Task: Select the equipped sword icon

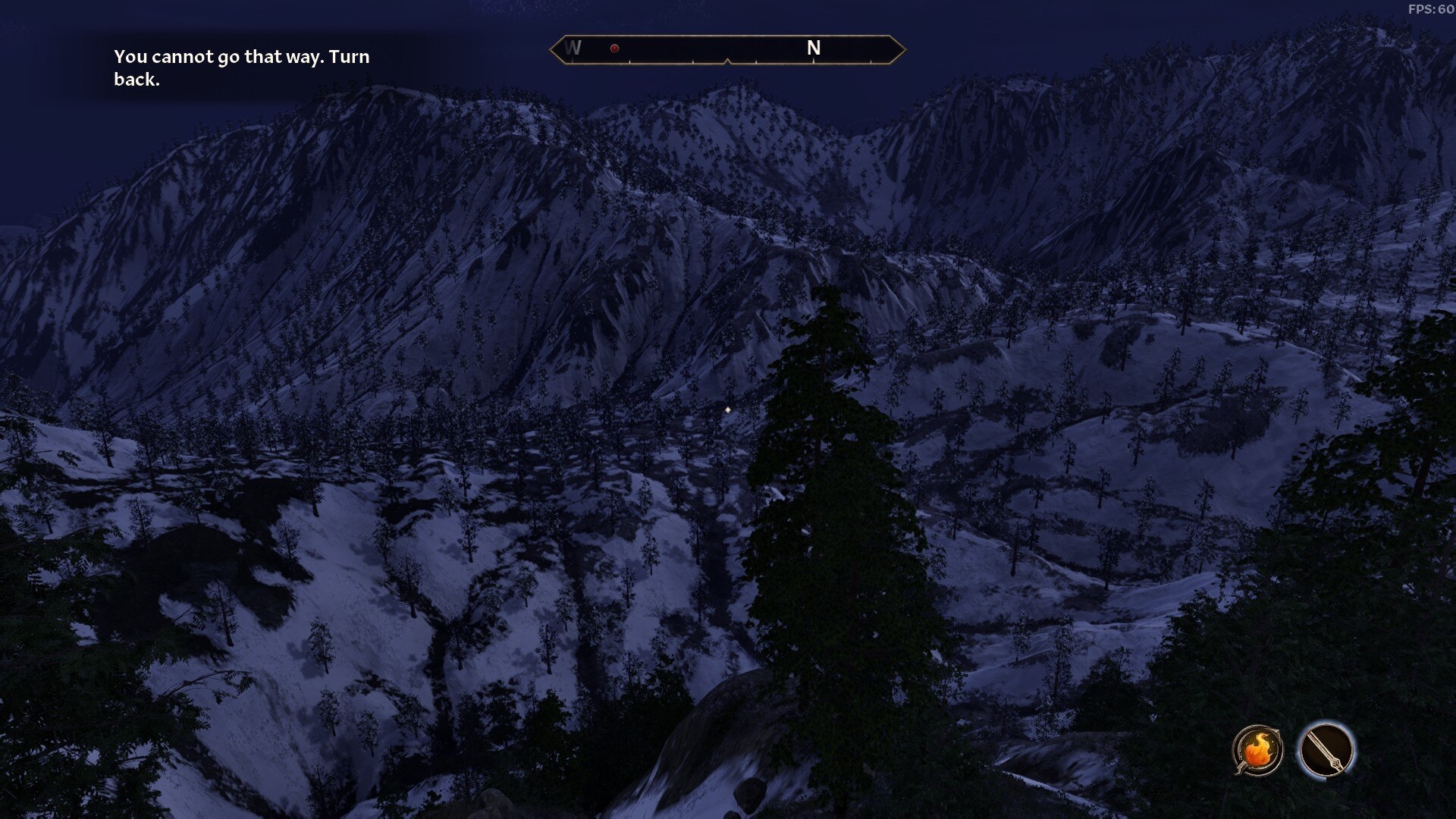Action: pos(1326,750)
